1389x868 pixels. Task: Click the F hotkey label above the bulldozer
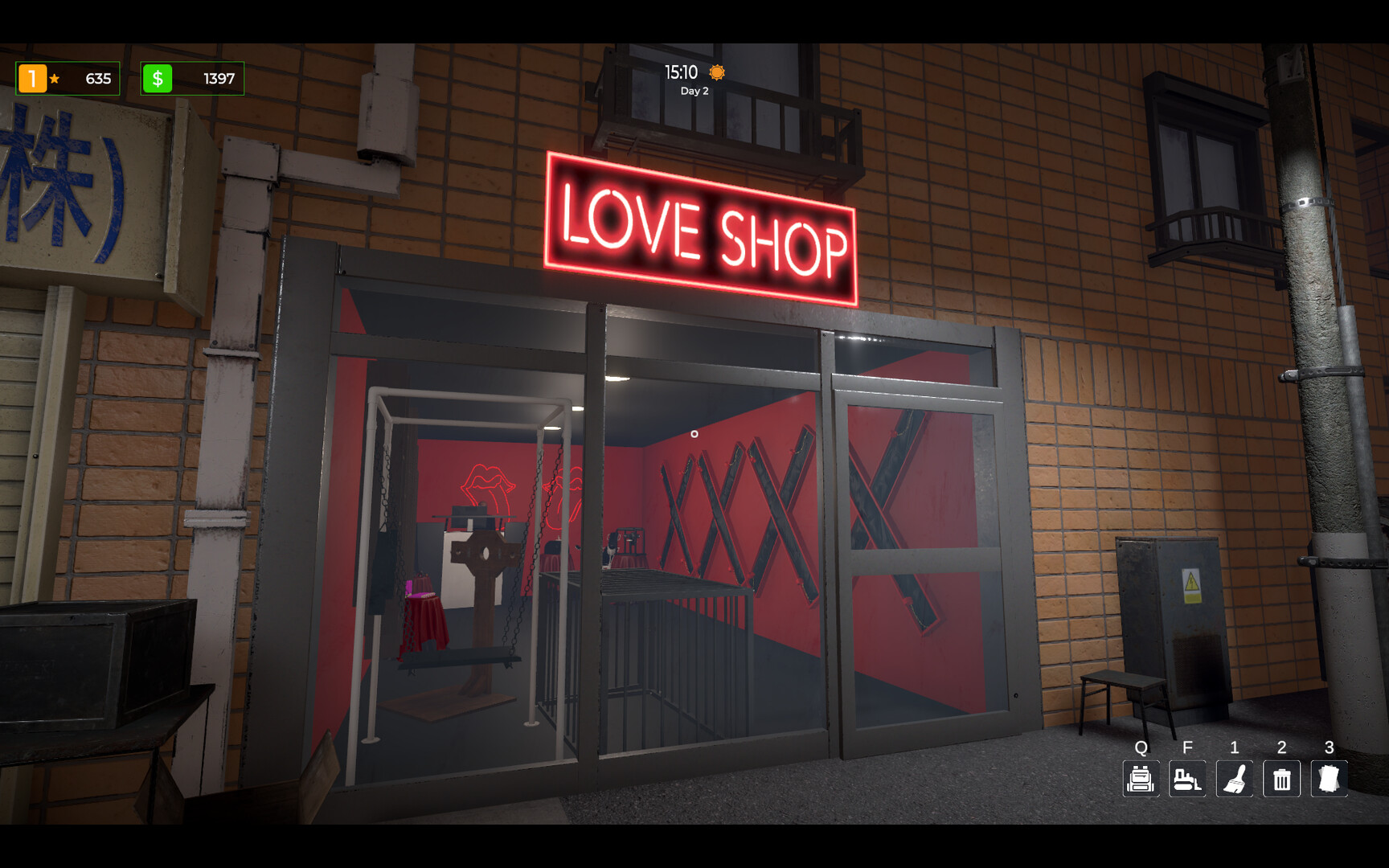click(1187, 748)
